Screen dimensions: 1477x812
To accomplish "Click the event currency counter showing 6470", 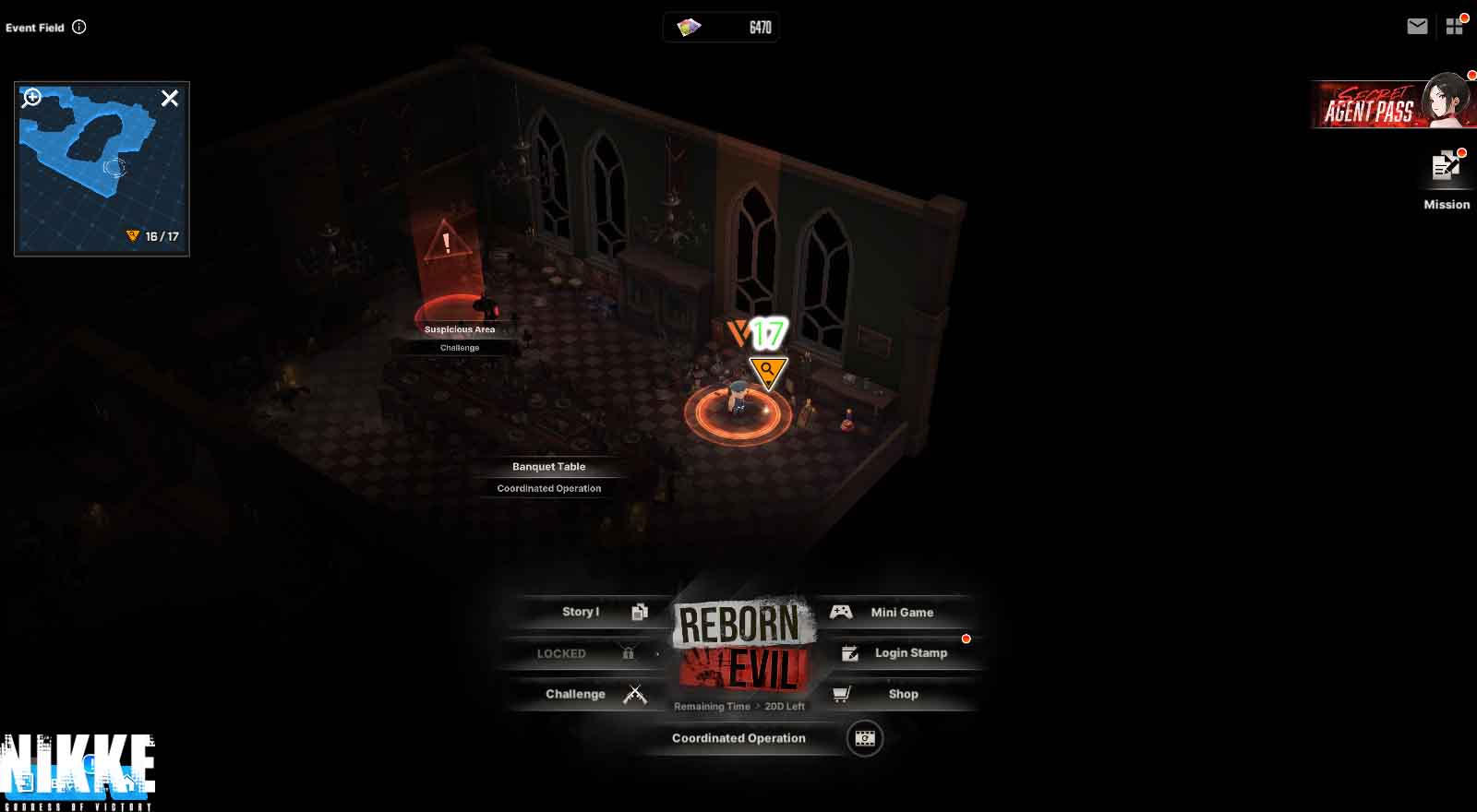I will (x=721, y=28).
